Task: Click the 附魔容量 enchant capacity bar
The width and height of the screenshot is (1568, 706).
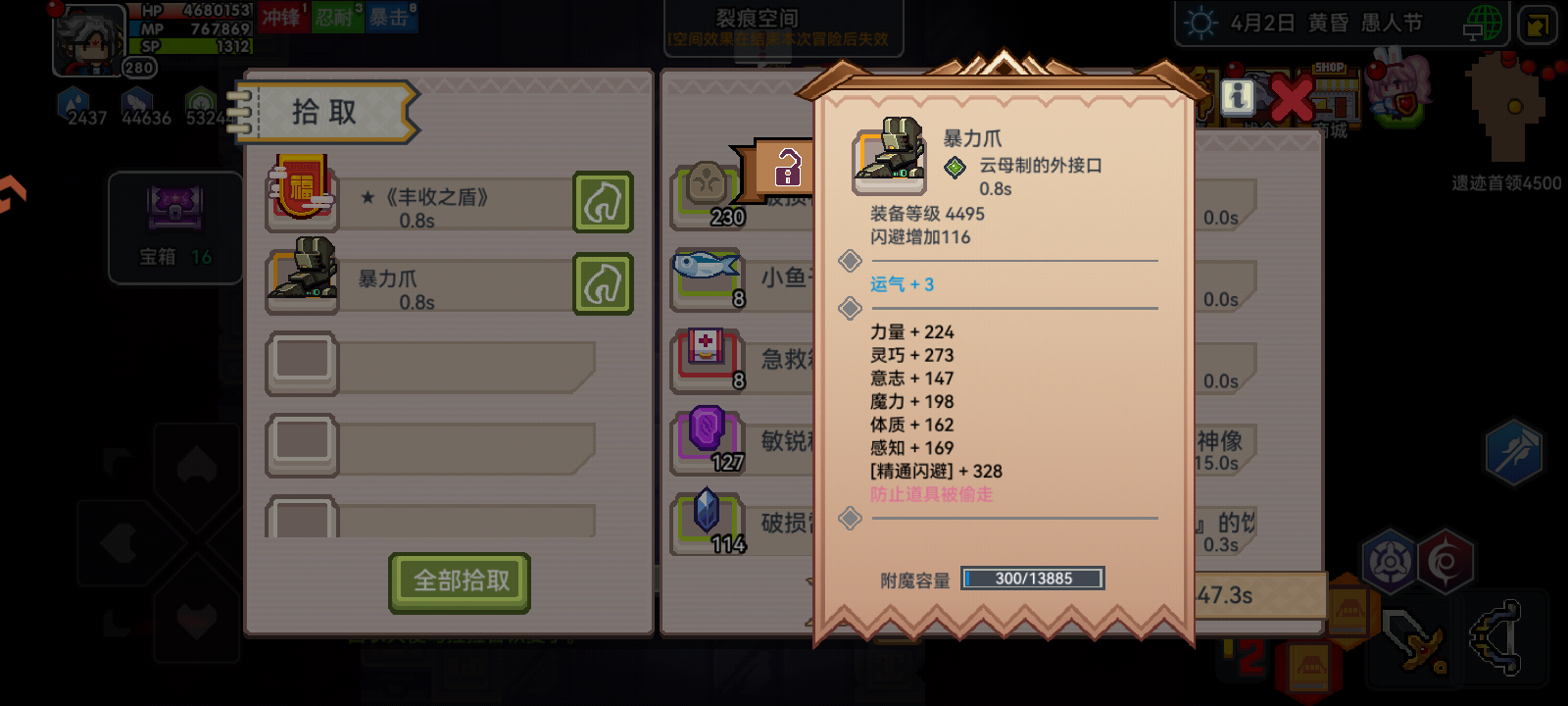Action: [1031, 579]
